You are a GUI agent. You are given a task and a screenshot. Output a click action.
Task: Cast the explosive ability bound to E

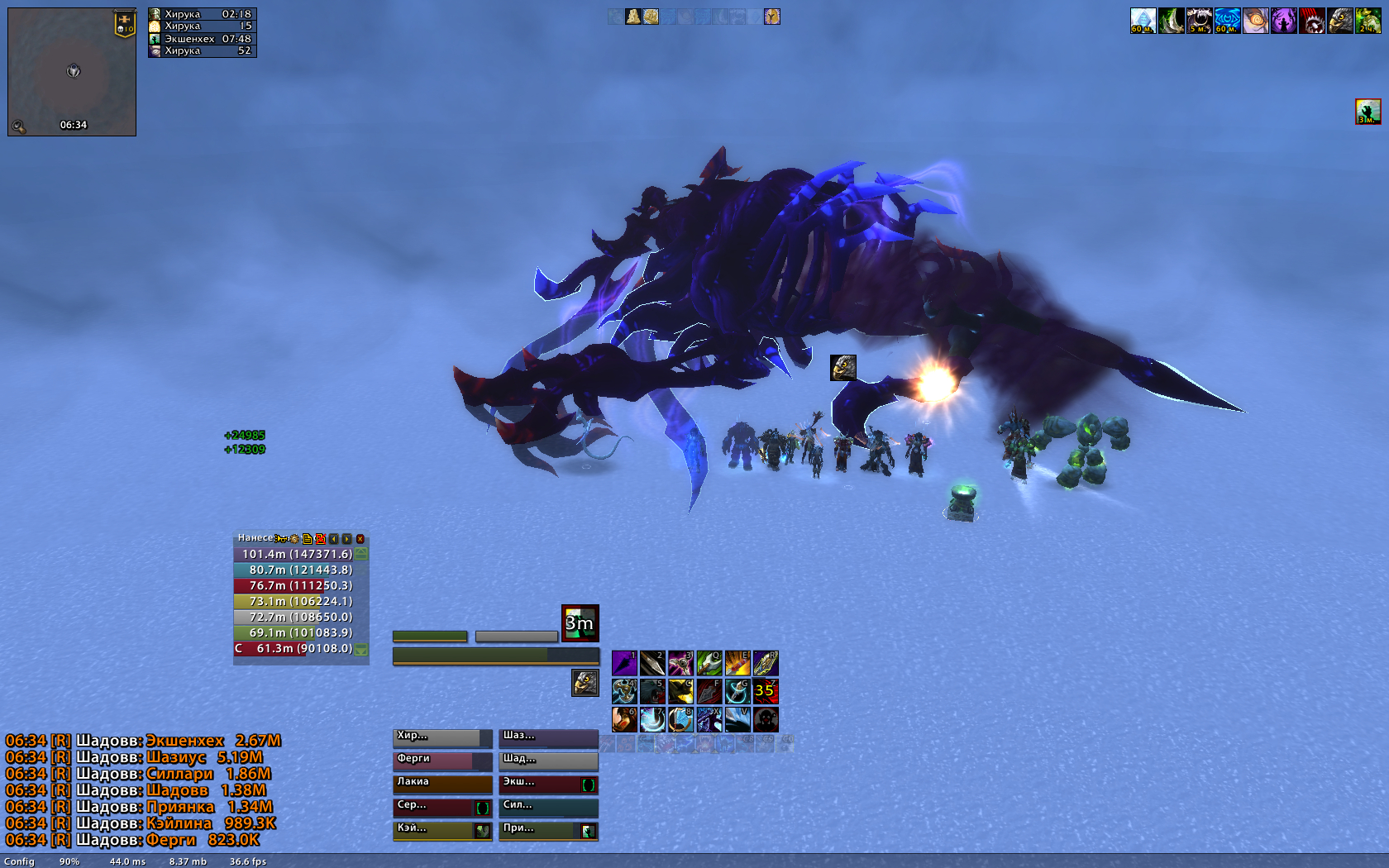[x=737, y=663]
